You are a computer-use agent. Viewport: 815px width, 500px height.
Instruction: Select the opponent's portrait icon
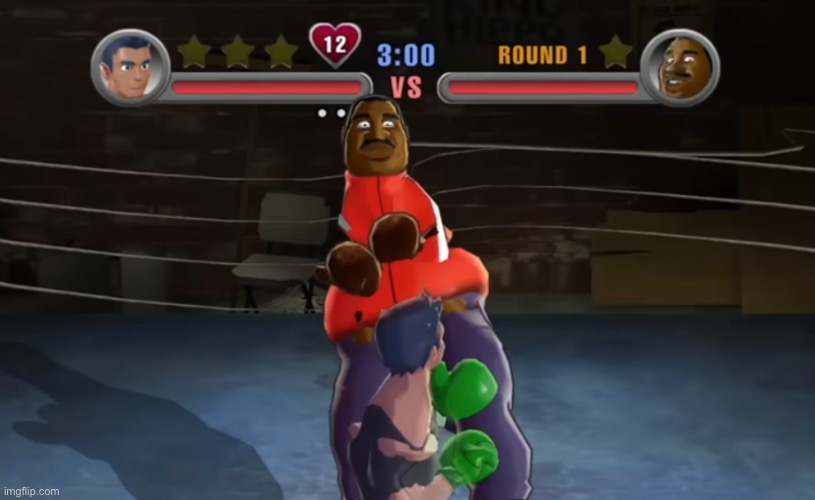pos(681,67)
